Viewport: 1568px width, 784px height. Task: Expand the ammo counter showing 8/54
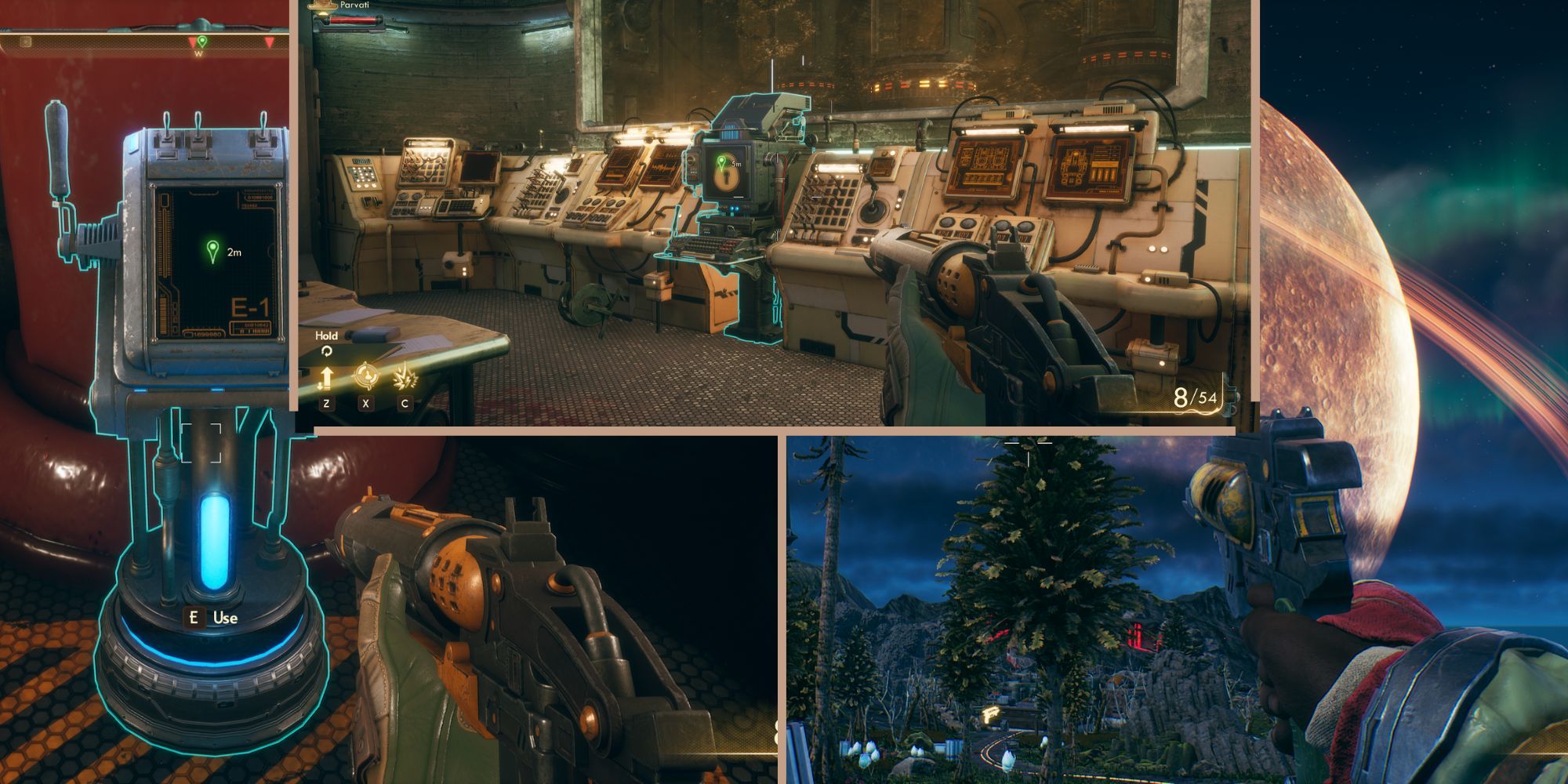[x=1196, y=396]
